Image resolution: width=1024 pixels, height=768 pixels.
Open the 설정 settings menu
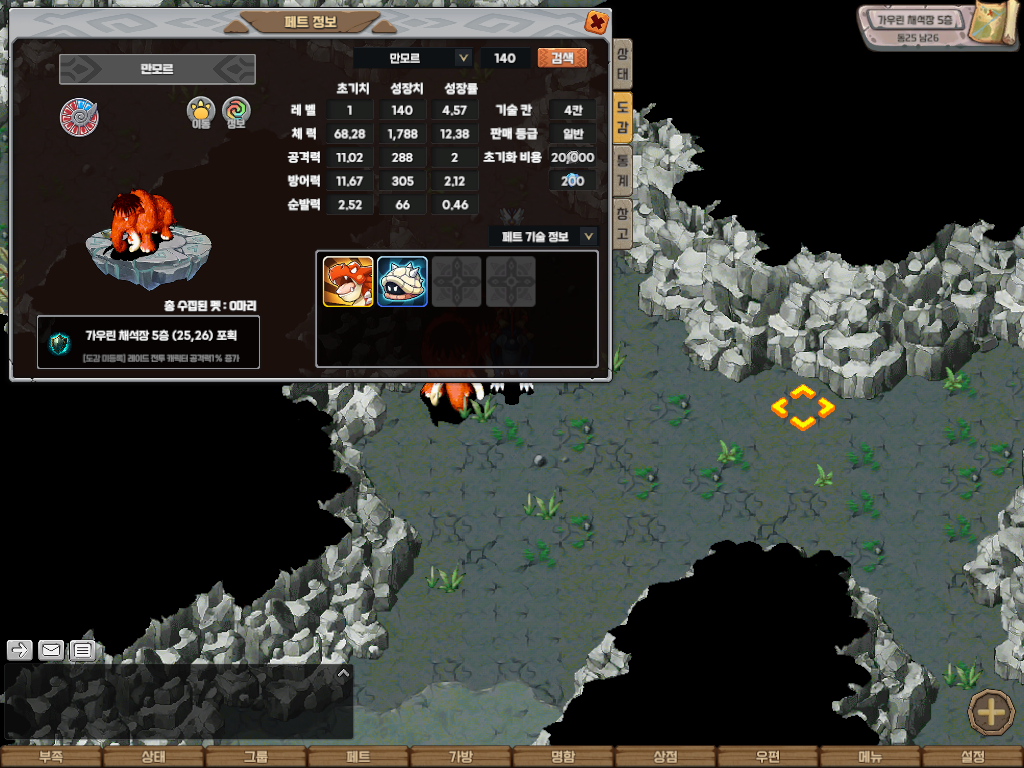[x=972, y=757]
